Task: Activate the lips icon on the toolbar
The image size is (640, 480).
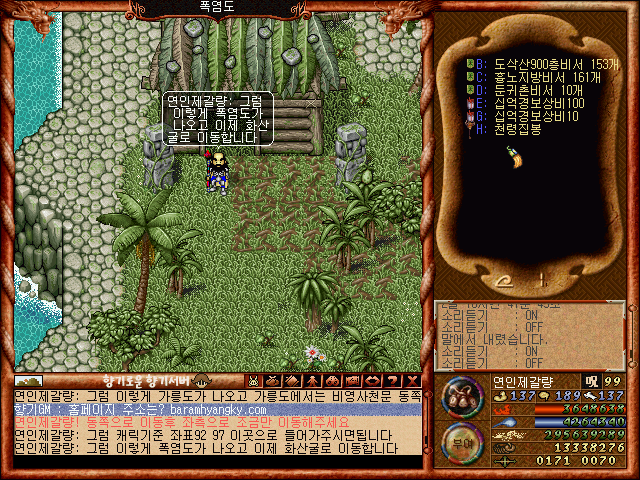Action: pos(370,380)
